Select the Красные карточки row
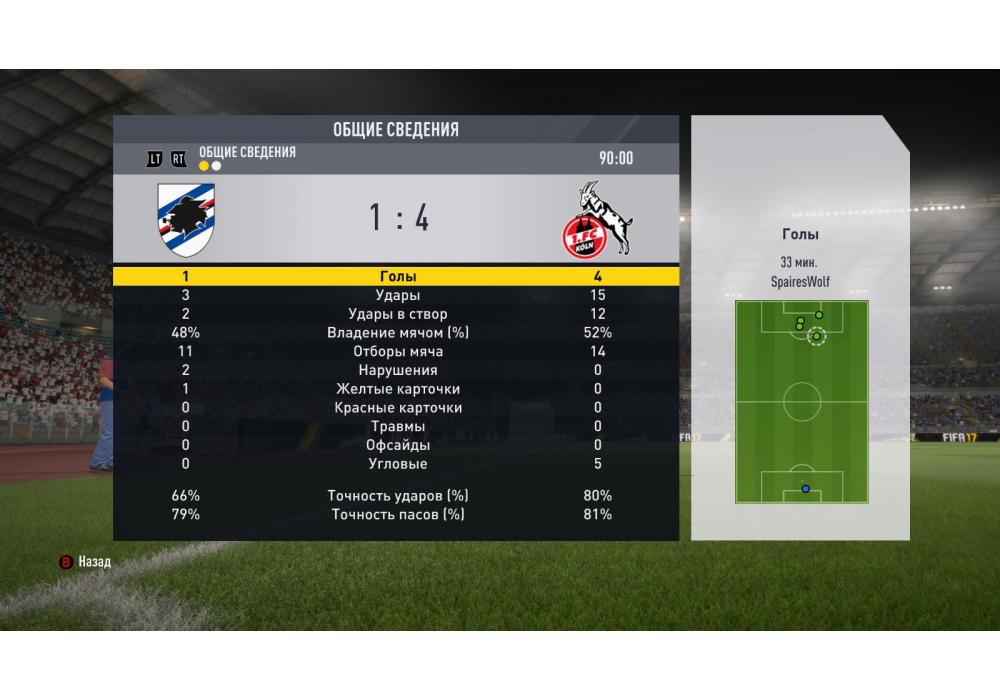The image size is (1000, 700). click(398, 408)
